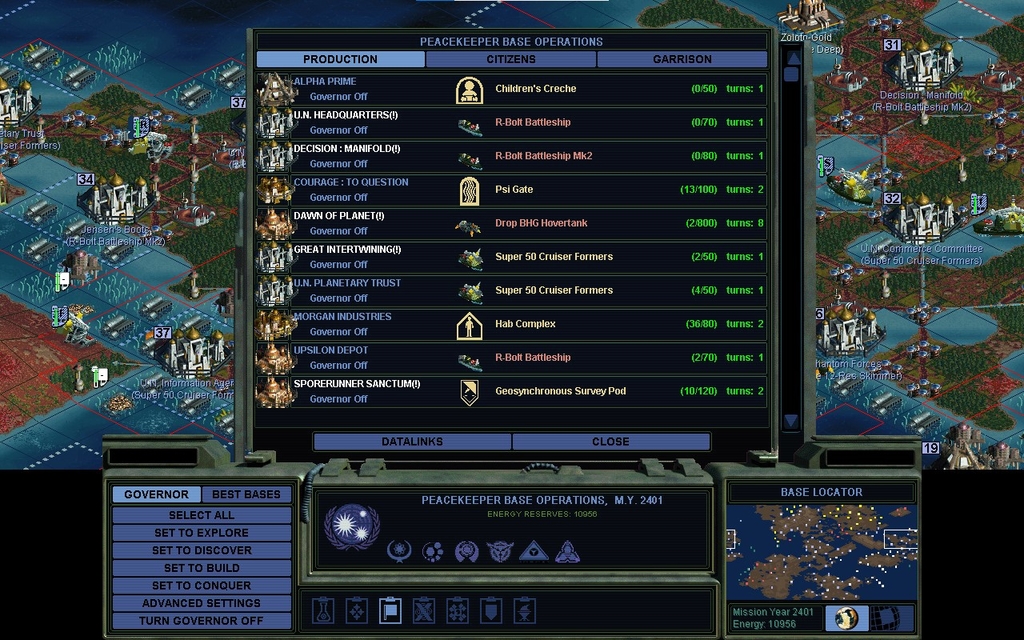Select the Dawn of Planet base row
The image size is (1024, 640).
point(511,223)
